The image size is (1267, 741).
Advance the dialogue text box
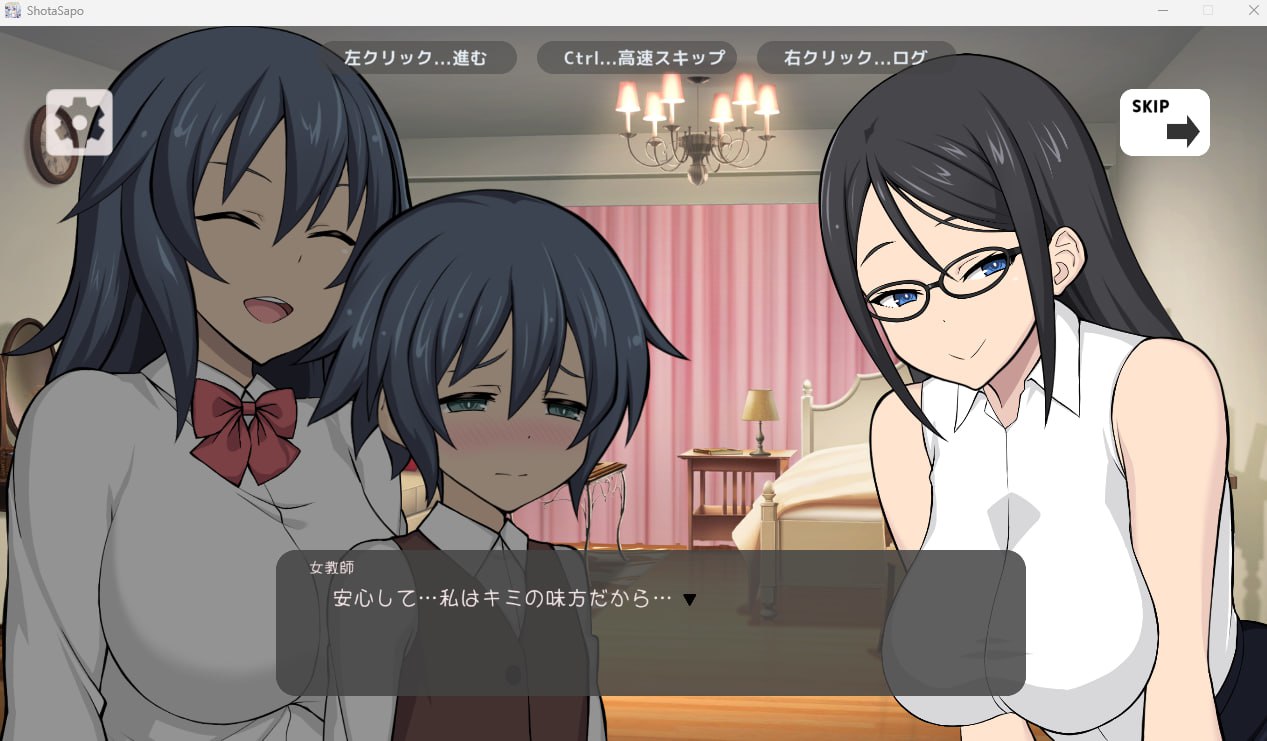[x=650, y=622]
